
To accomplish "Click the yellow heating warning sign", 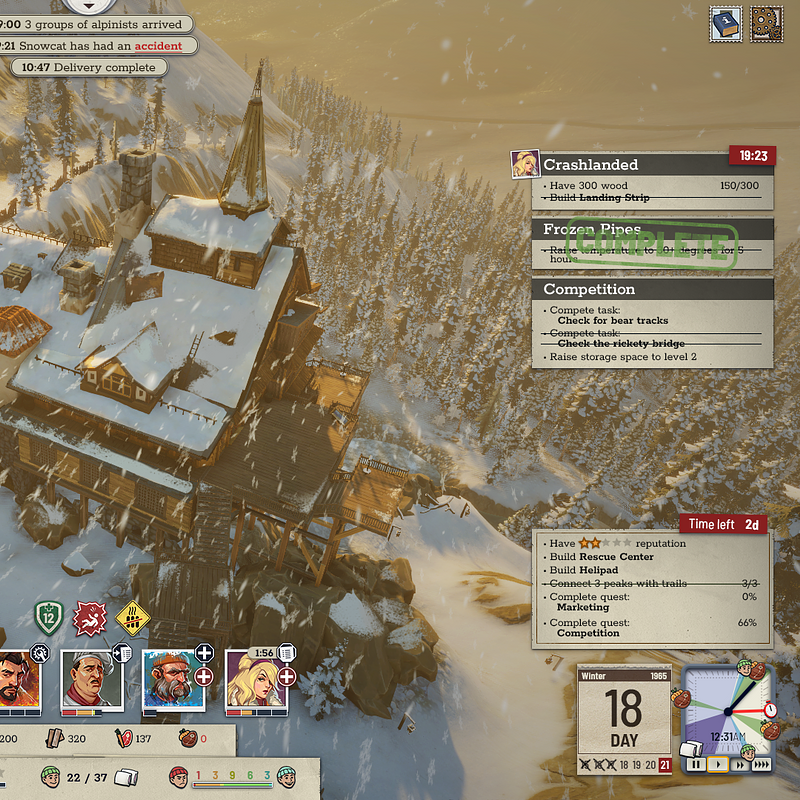I will click(x=132, y=619).
